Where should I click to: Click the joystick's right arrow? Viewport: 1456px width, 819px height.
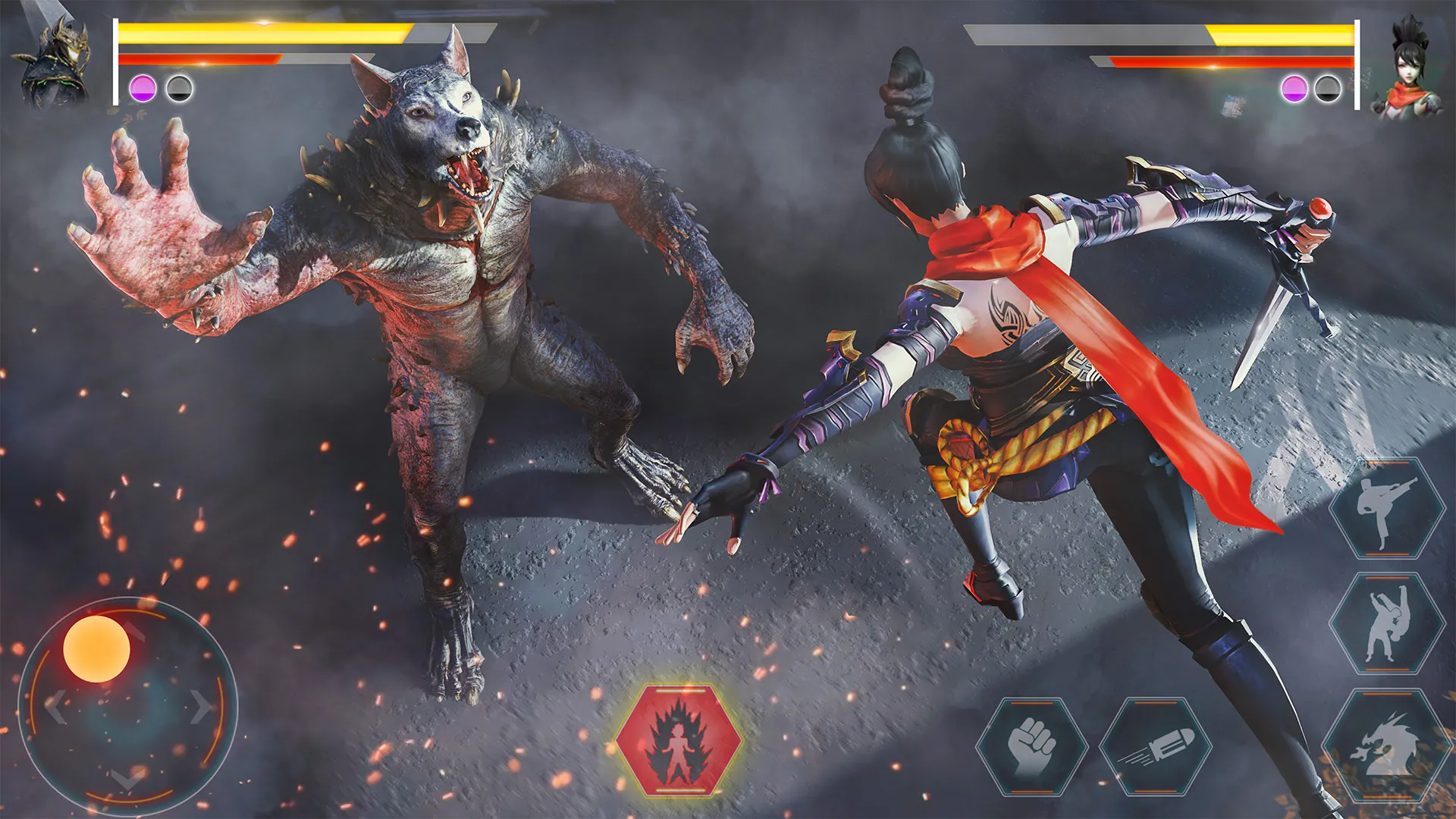pos(201,707)
